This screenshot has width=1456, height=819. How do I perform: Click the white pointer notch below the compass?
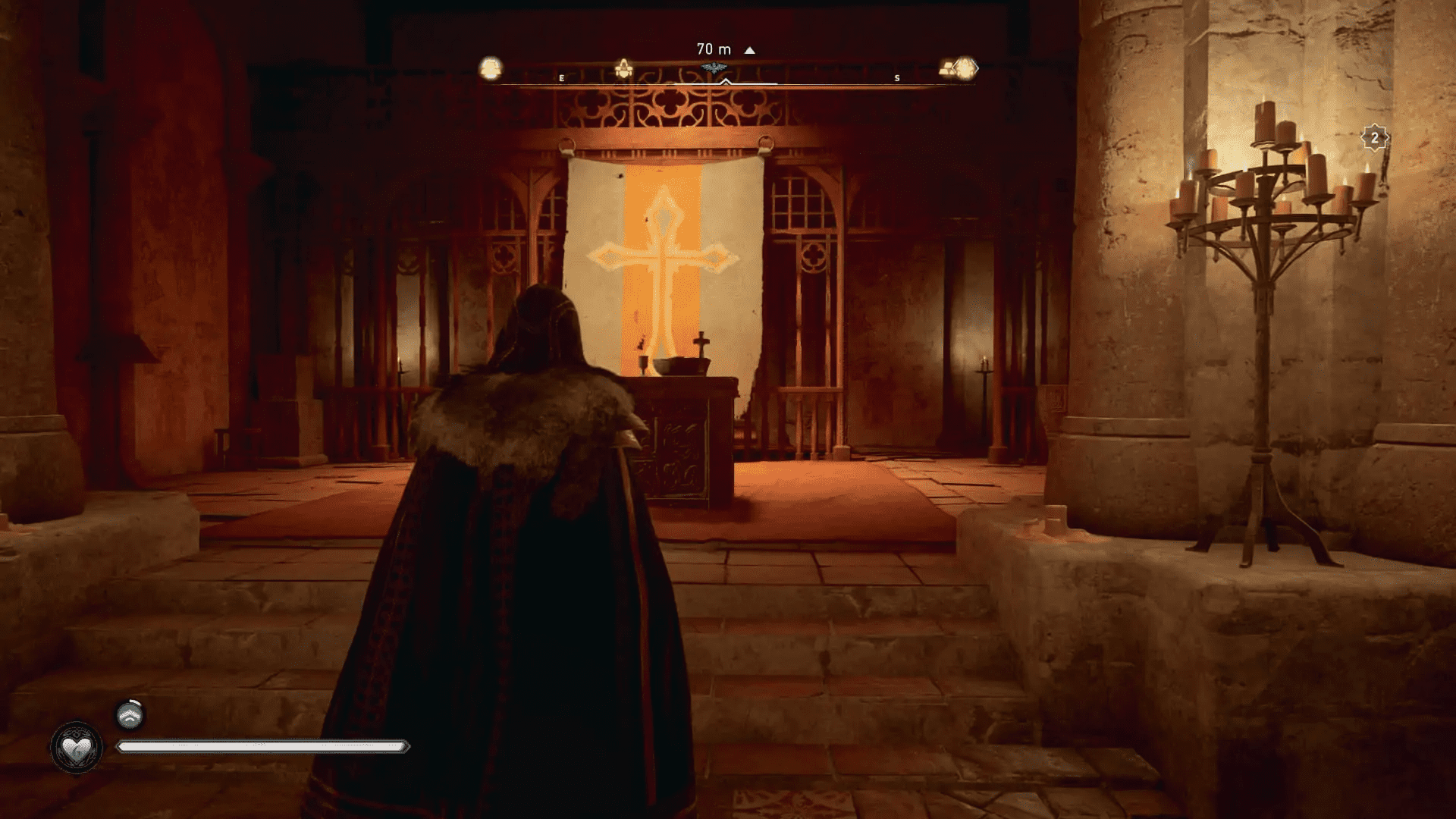click(x=725, y=82)
